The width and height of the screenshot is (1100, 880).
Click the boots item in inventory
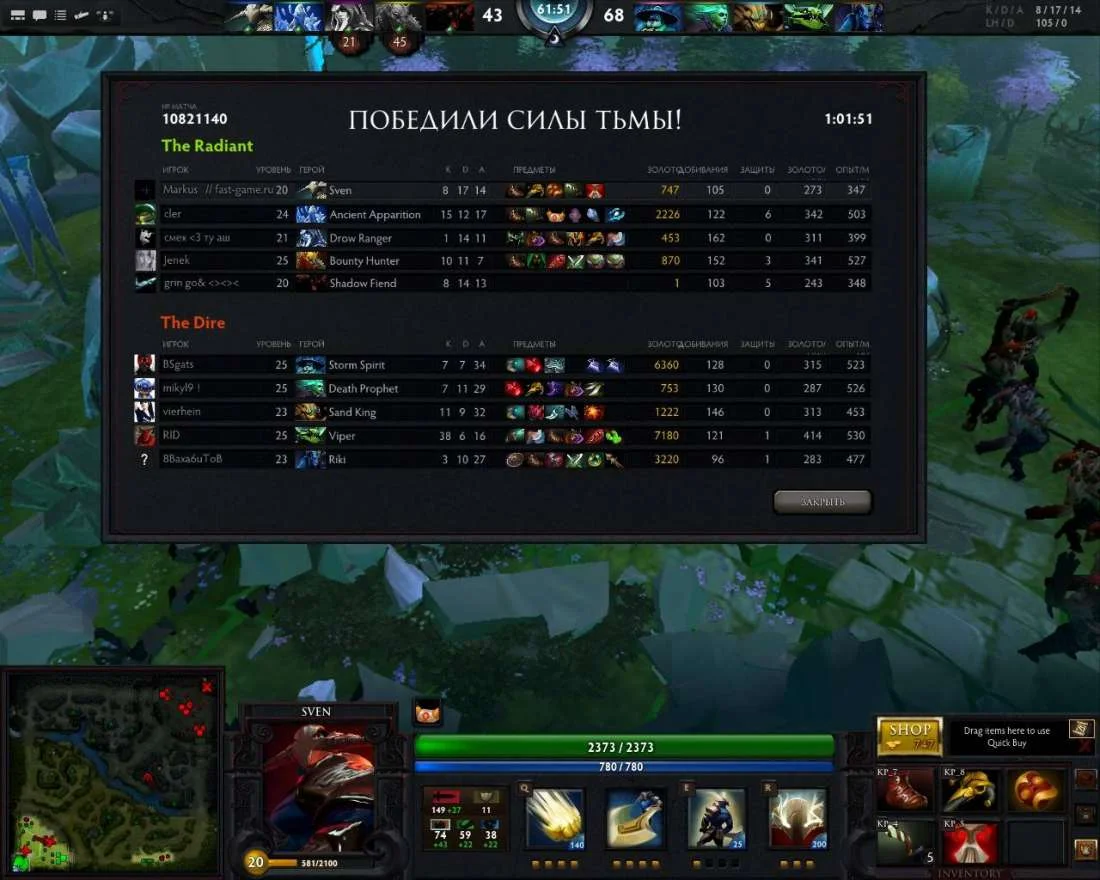click(906, 790)
